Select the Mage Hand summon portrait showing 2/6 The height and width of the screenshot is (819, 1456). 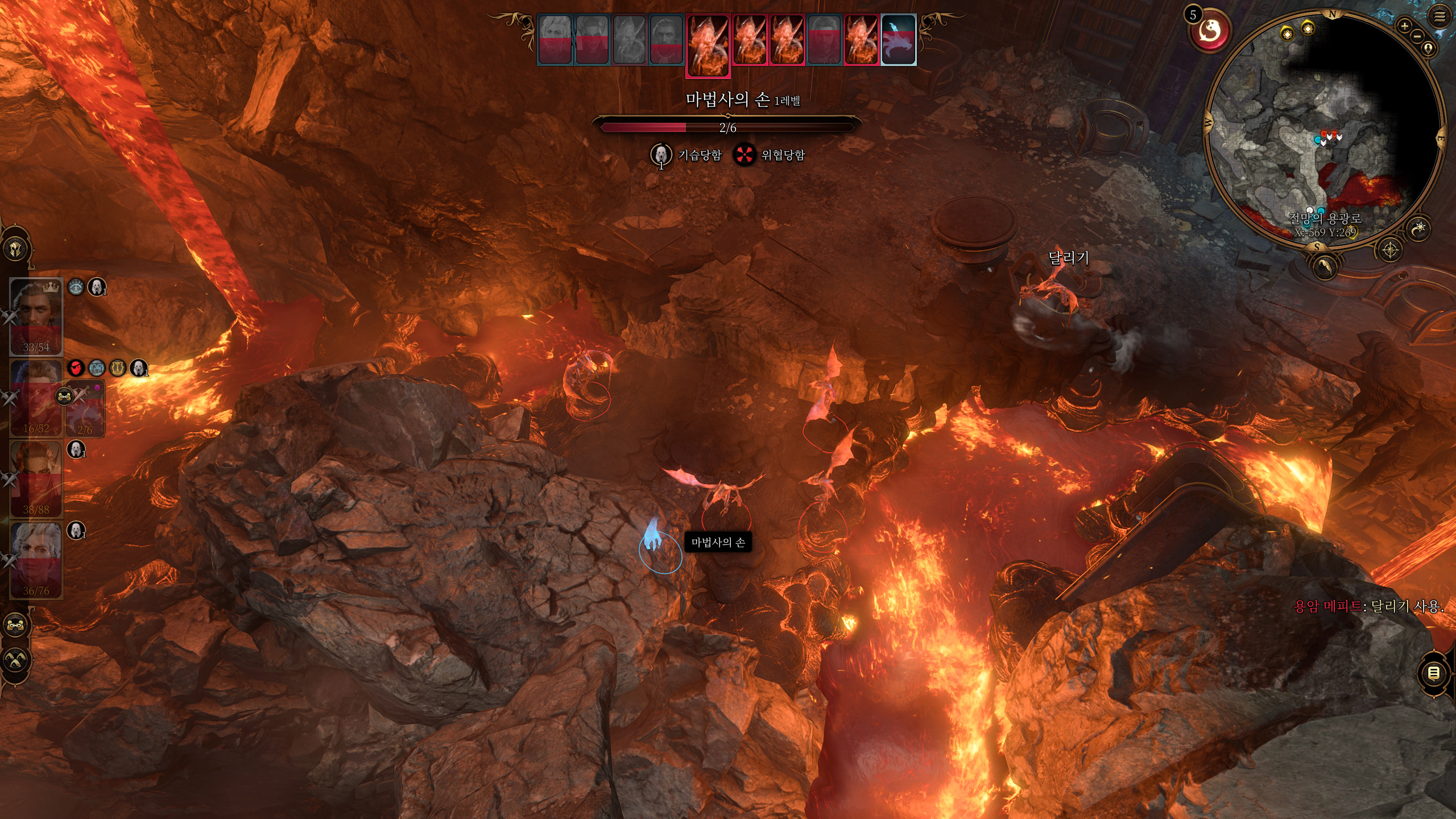pyautogui.click(x=85, y=412)
